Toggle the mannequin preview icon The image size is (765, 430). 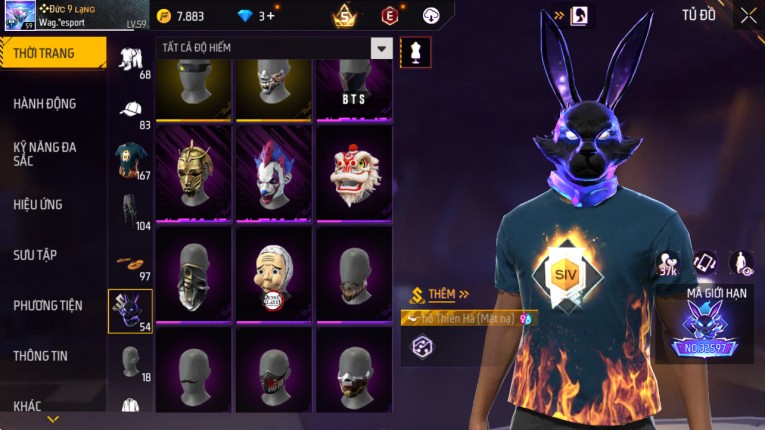(x=415, y=52)
